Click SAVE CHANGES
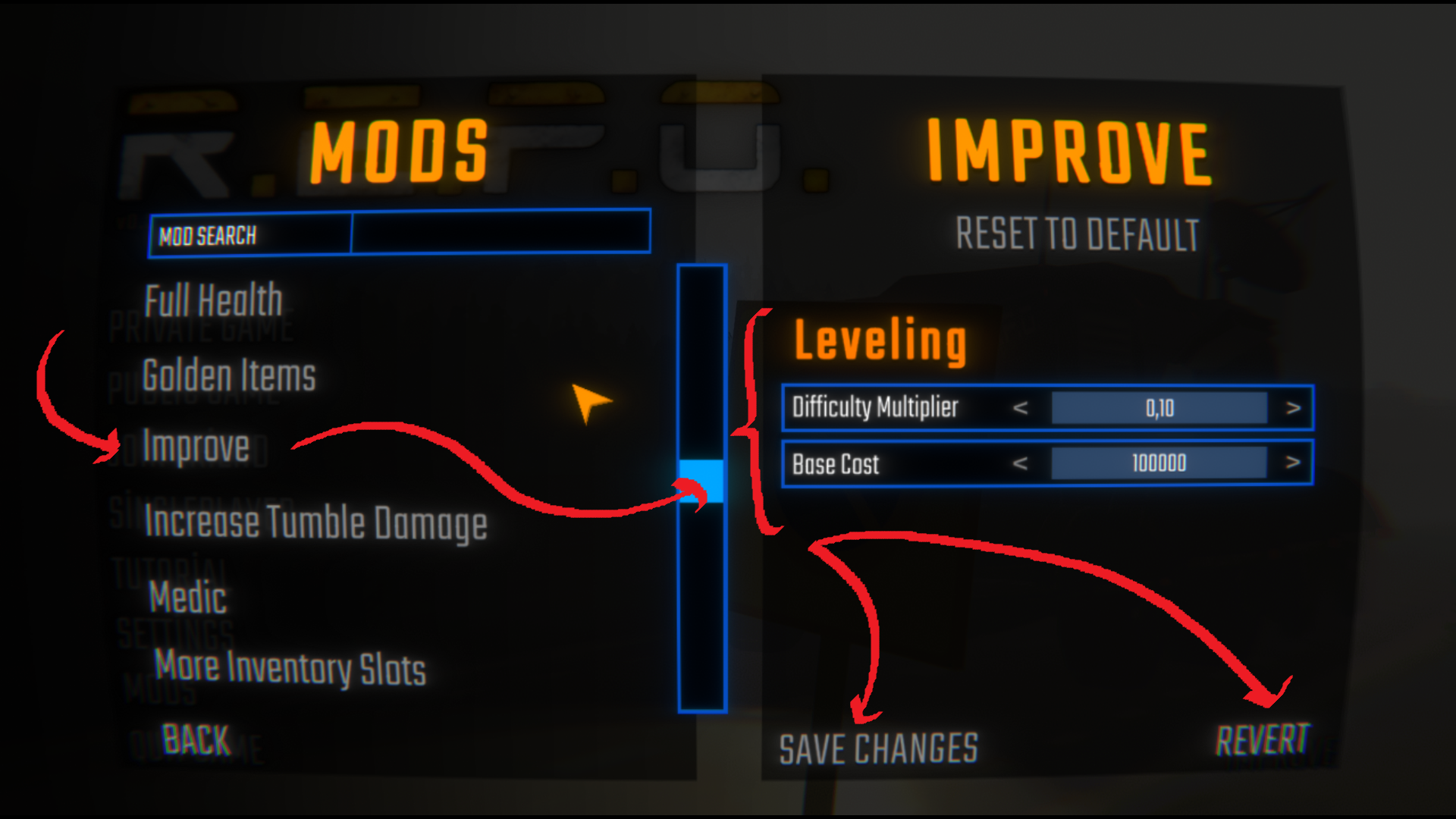The image size is (1456, 819). (x=880, y=749)
